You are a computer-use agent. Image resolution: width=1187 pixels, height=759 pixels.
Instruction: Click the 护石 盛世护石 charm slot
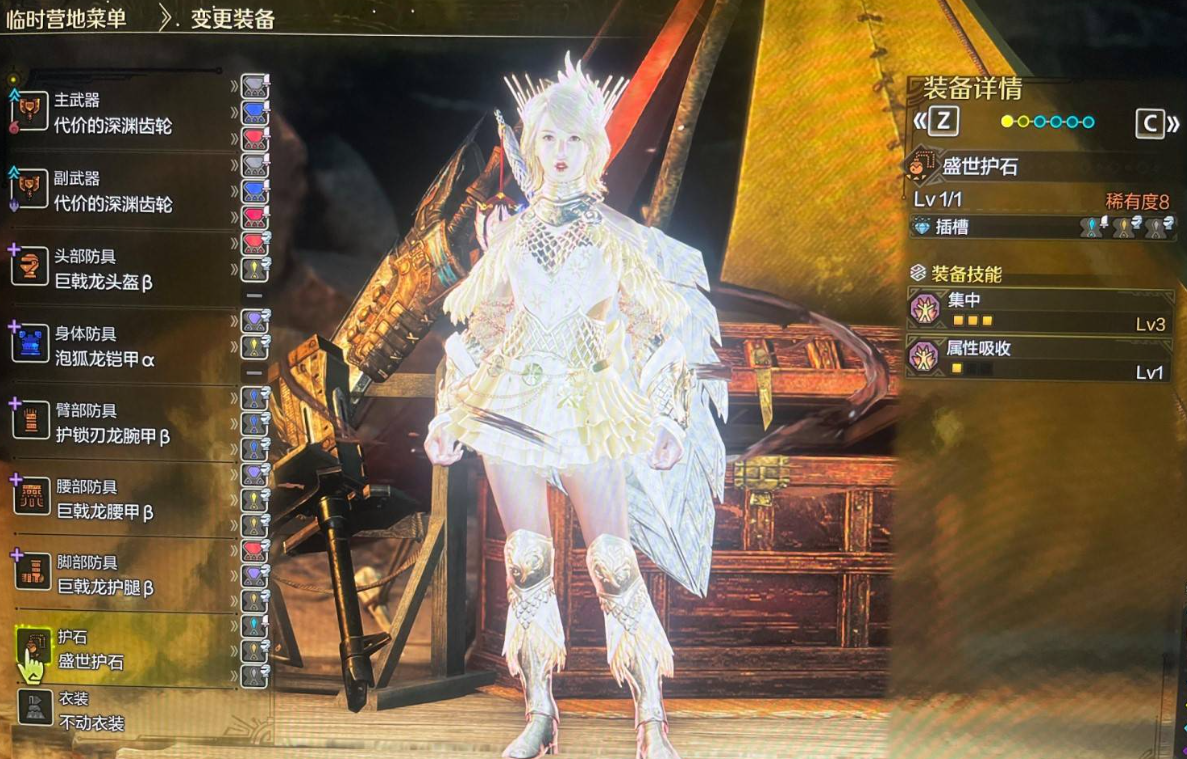point(90,649)
